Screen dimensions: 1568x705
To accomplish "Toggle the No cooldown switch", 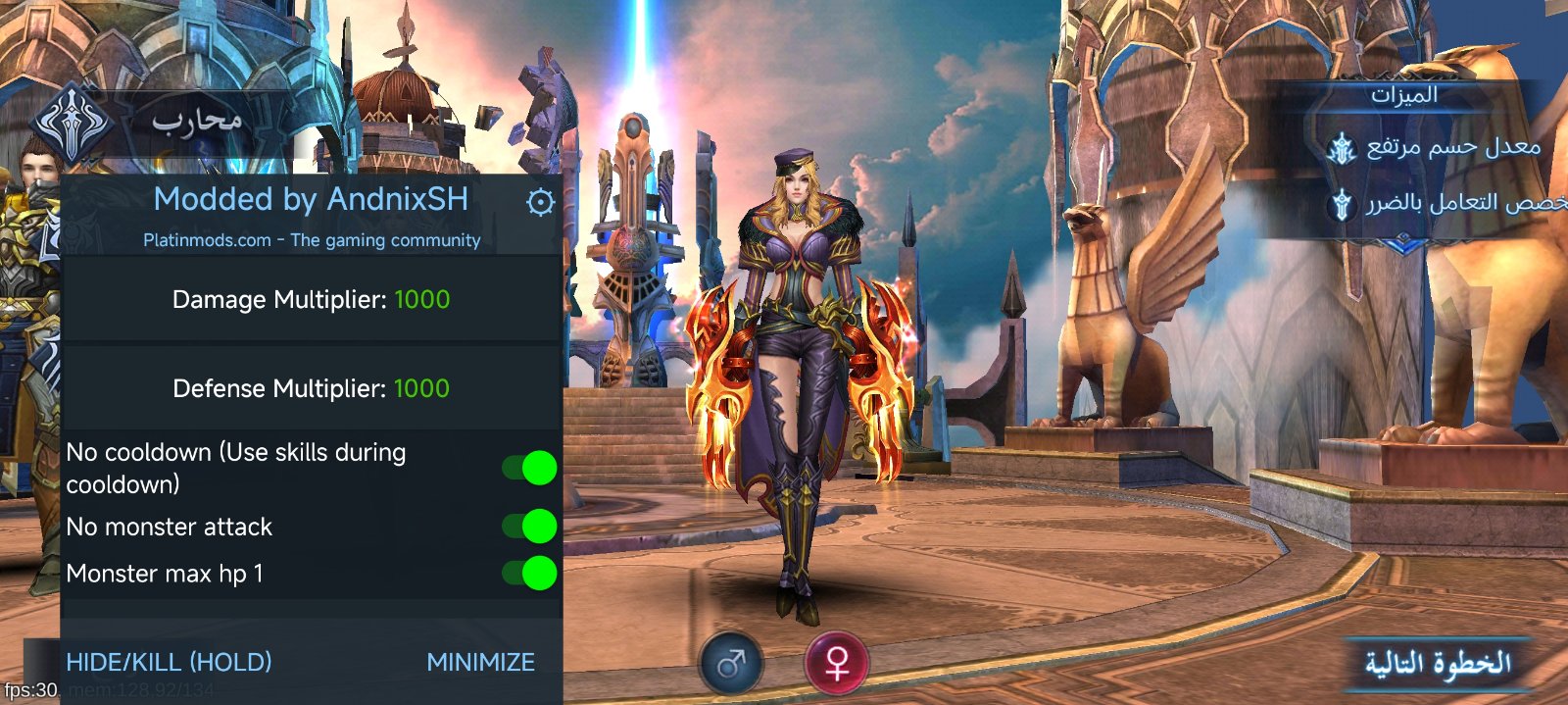I will pos(530,468).
